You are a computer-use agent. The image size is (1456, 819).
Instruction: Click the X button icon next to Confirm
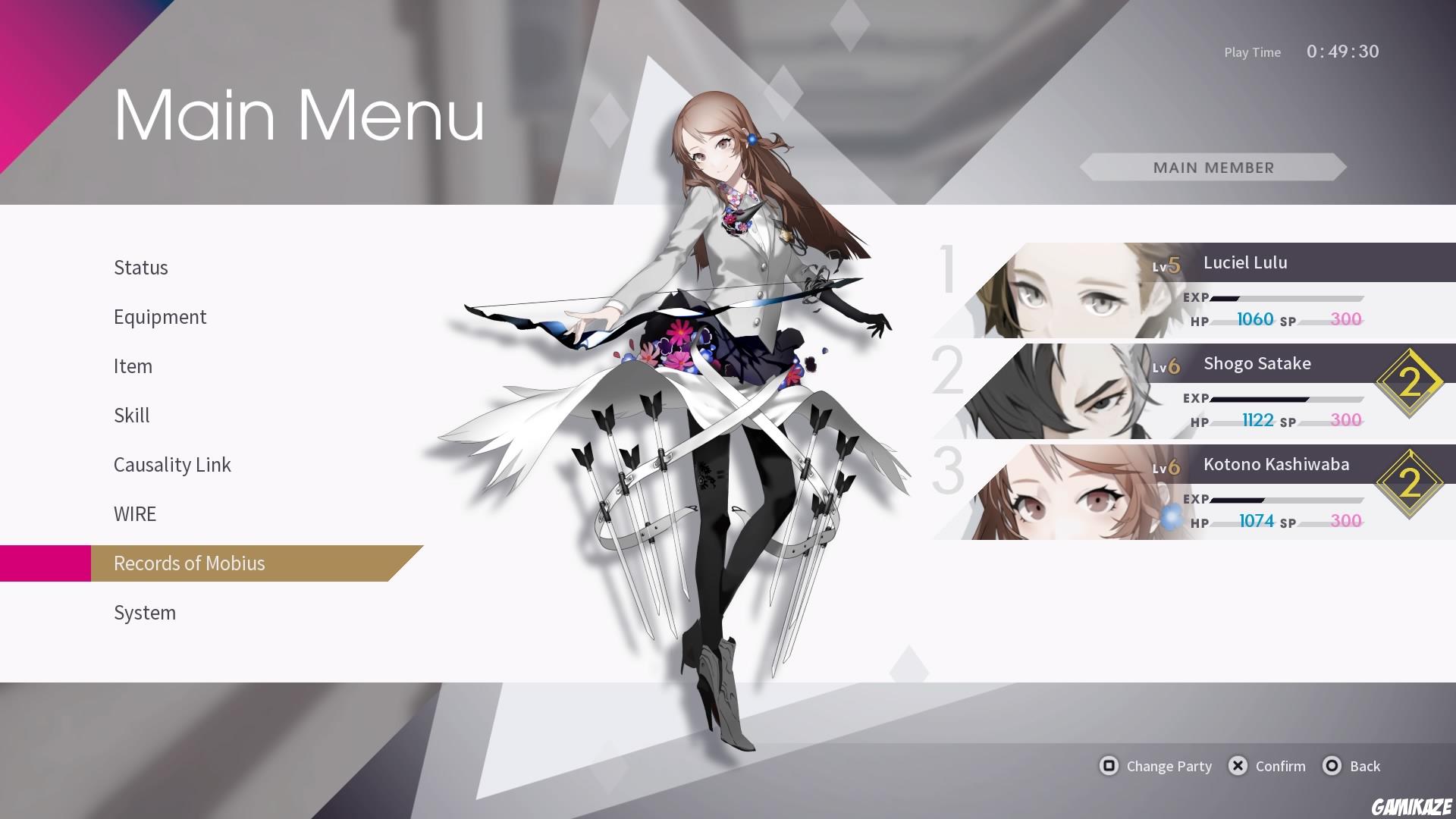tap(1238, 766)
